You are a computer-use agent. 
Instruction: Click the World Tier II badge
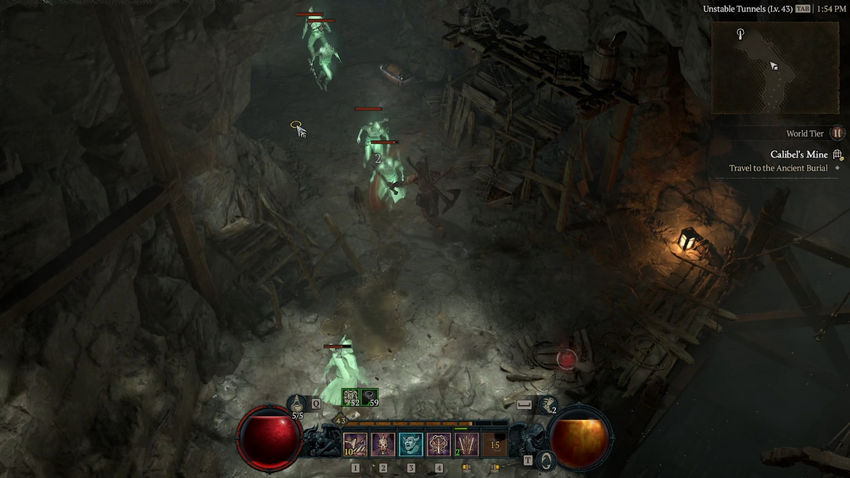838,133
